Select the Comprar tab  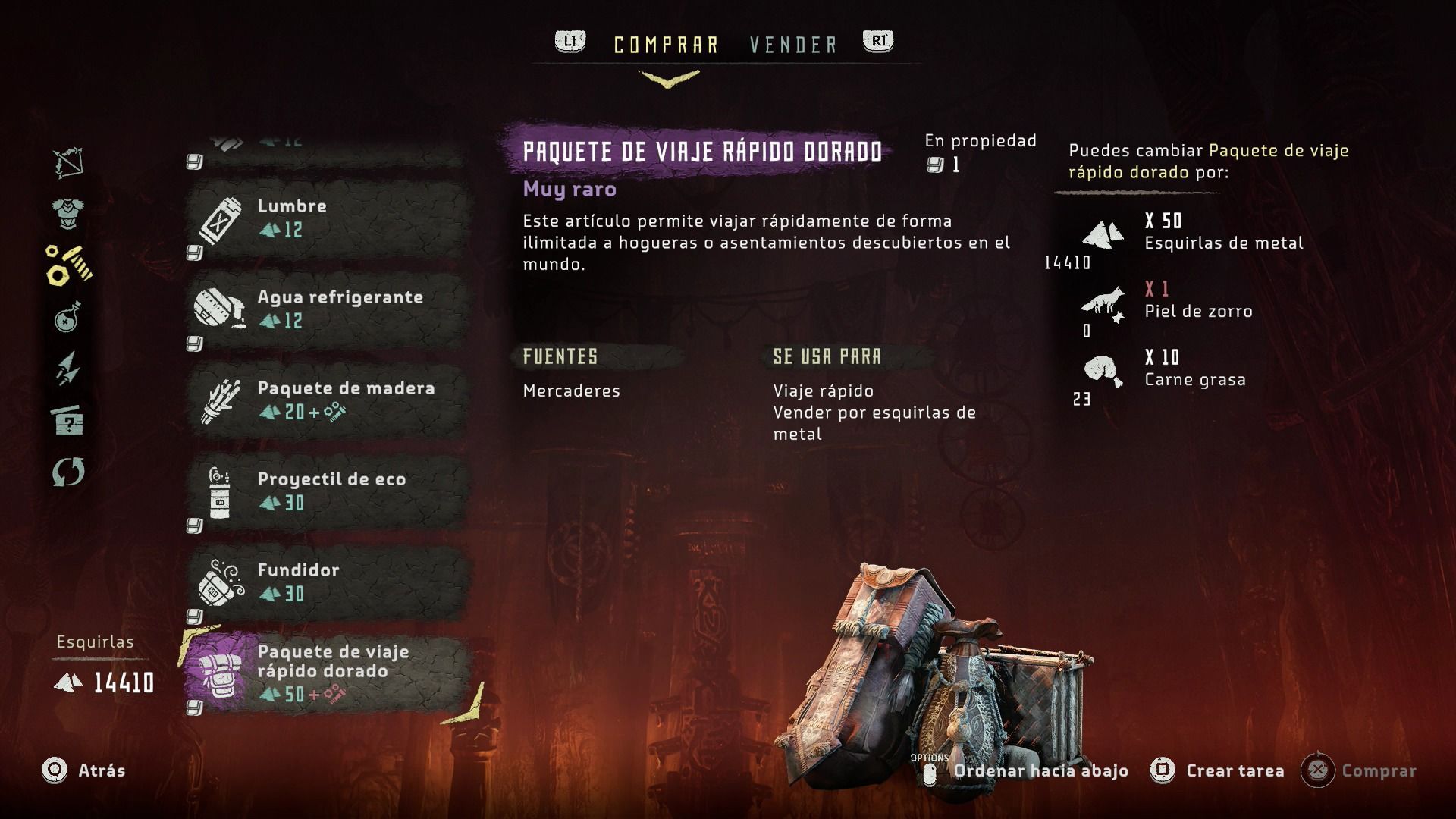pyautogui.click(x=666, y=45)
